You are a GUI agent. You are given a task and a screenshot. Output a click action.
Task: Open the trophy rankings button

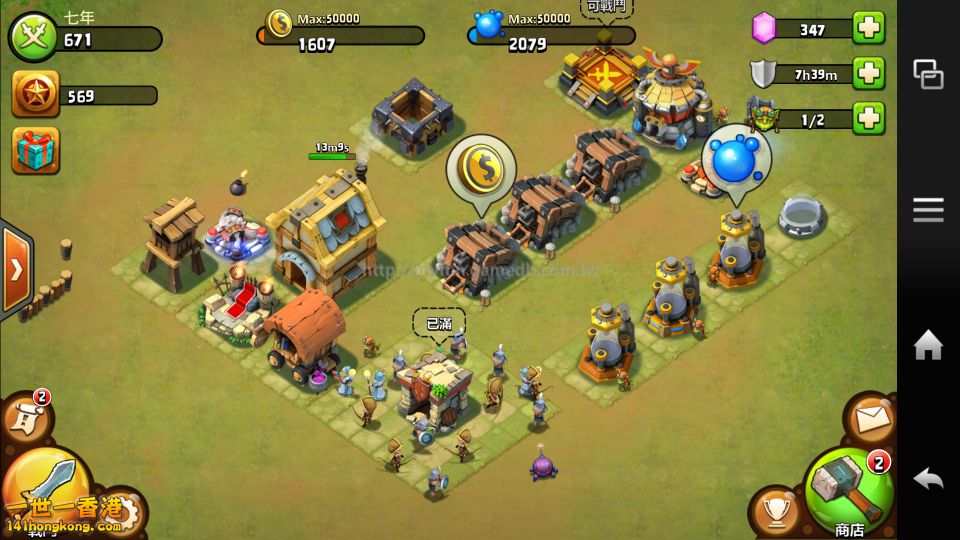pos(774,511)
